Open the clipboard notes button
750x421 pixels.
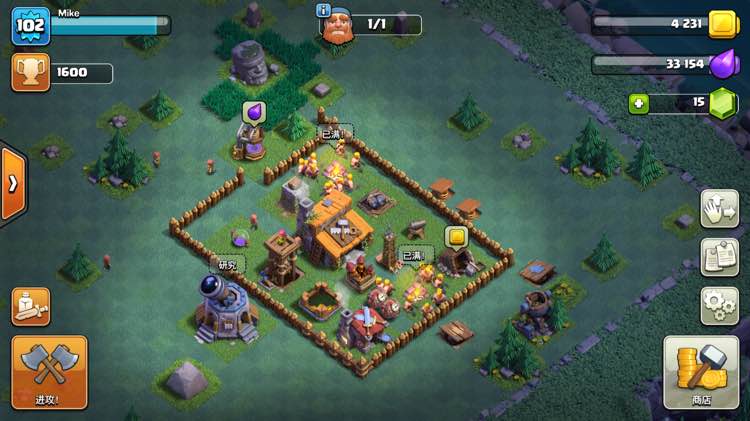pos(719,257)
